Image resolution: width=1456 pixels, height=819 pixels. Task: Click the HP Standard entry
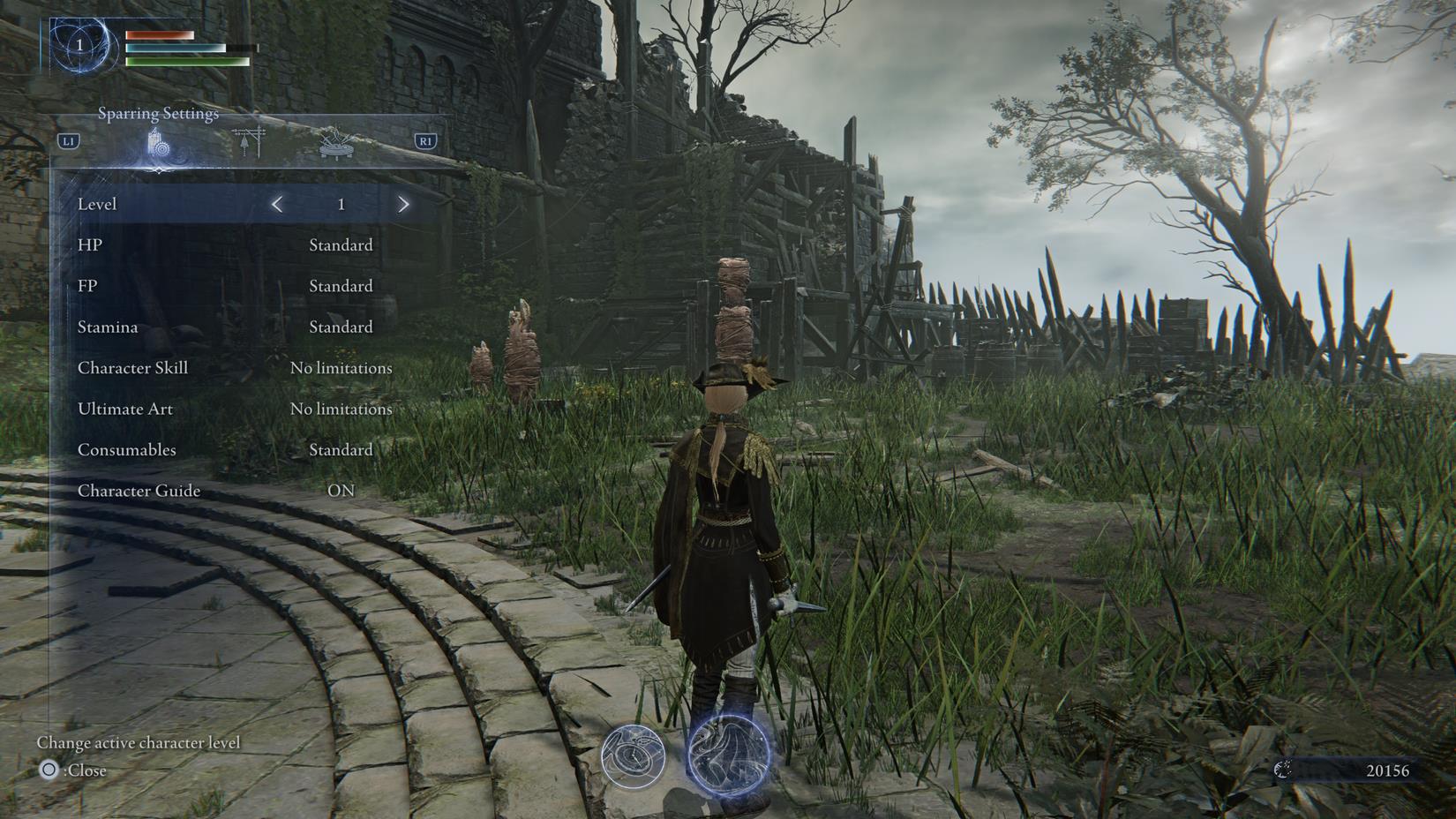click(x=341, y=244)
